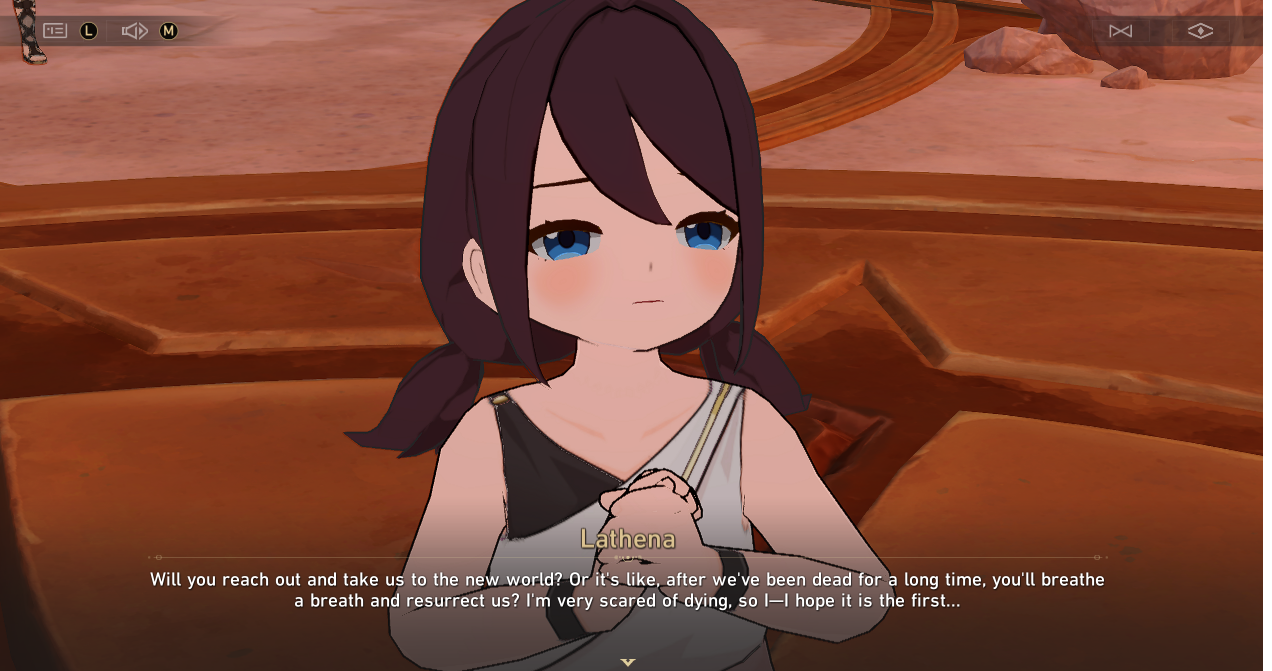Advance dialogue with the yellow down arrow
Image resolution: width=1272 pixels, height=671 pixels.
click(x=628, y=662)
